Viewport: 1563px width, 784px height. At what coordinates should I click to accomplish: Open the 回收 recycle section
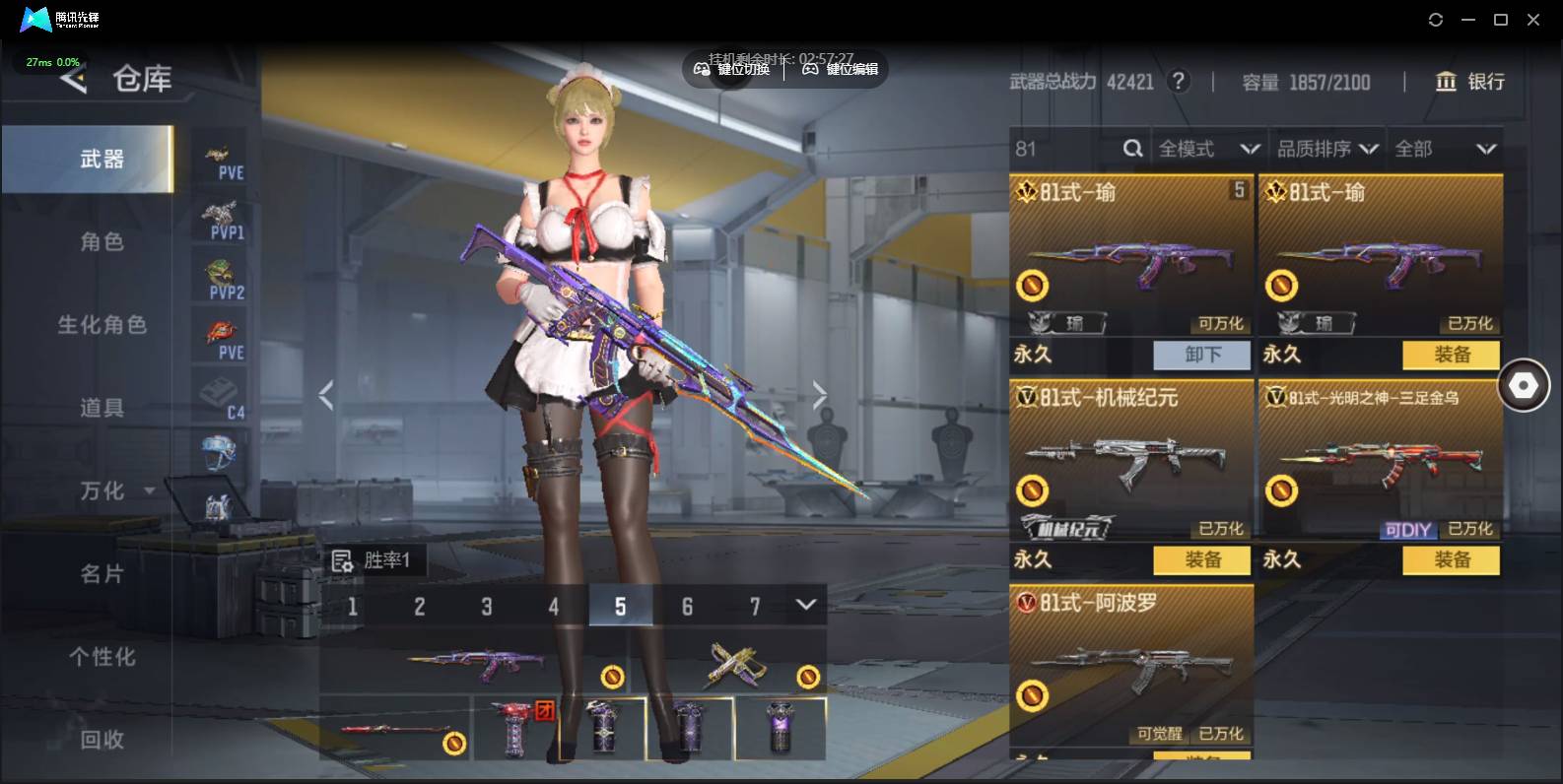(102, 739)
